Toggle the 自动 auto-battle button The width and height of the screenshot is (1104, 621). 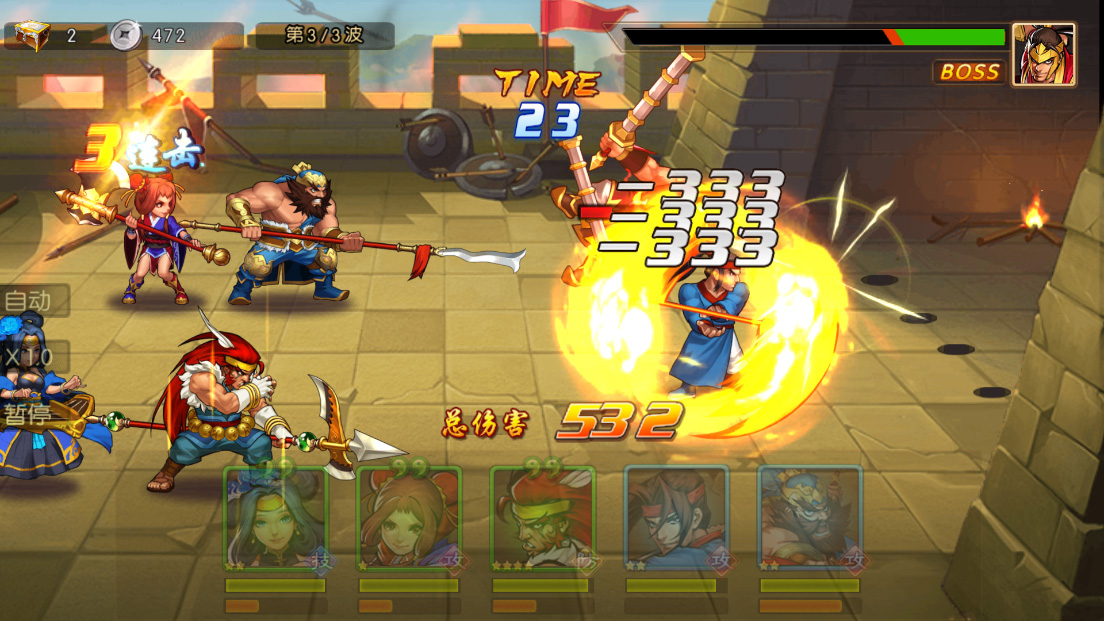(x=30, y=300)
